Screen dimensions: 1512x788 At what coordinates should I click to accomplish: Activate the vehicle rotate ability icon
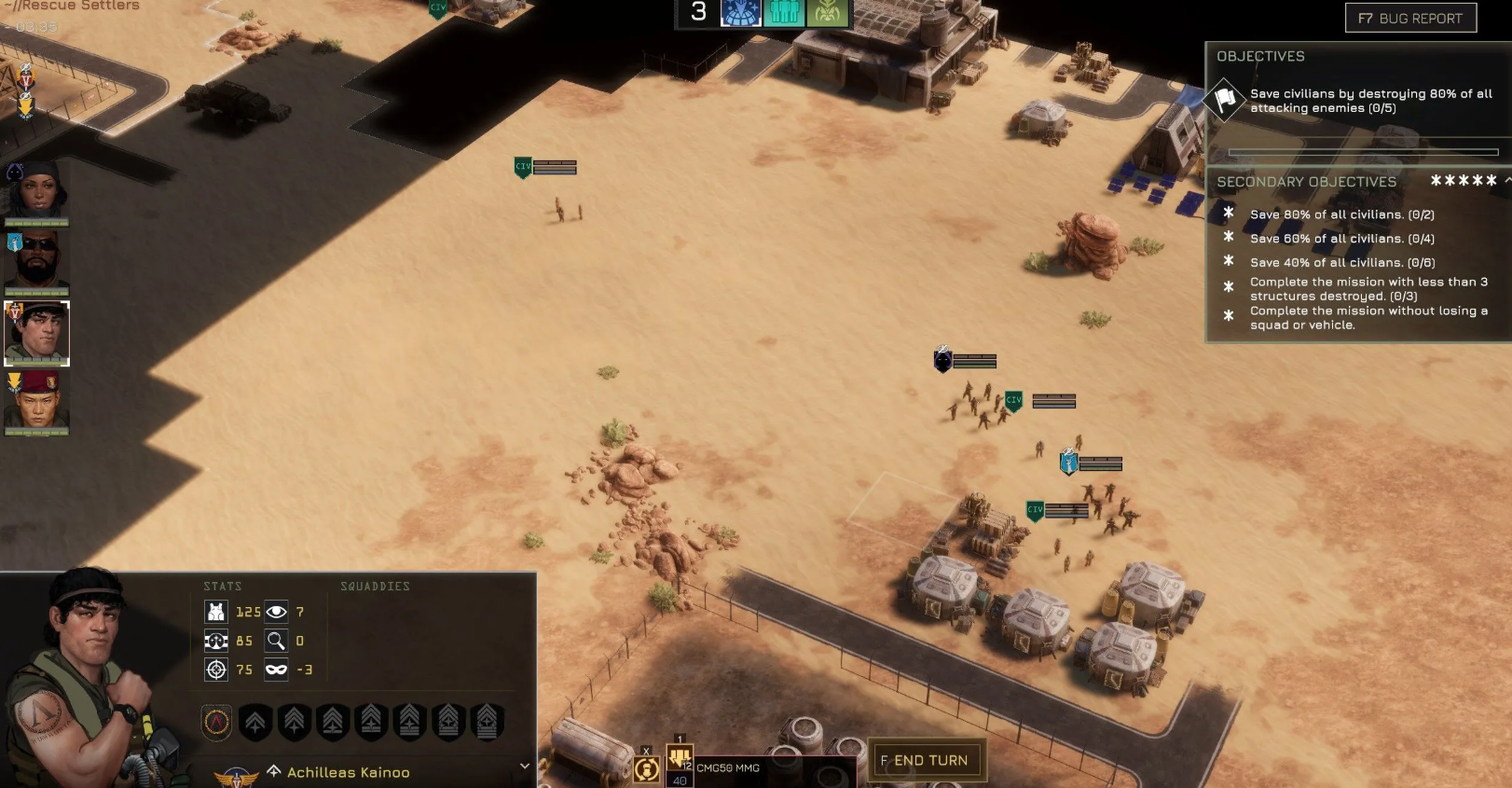(646, 768)
